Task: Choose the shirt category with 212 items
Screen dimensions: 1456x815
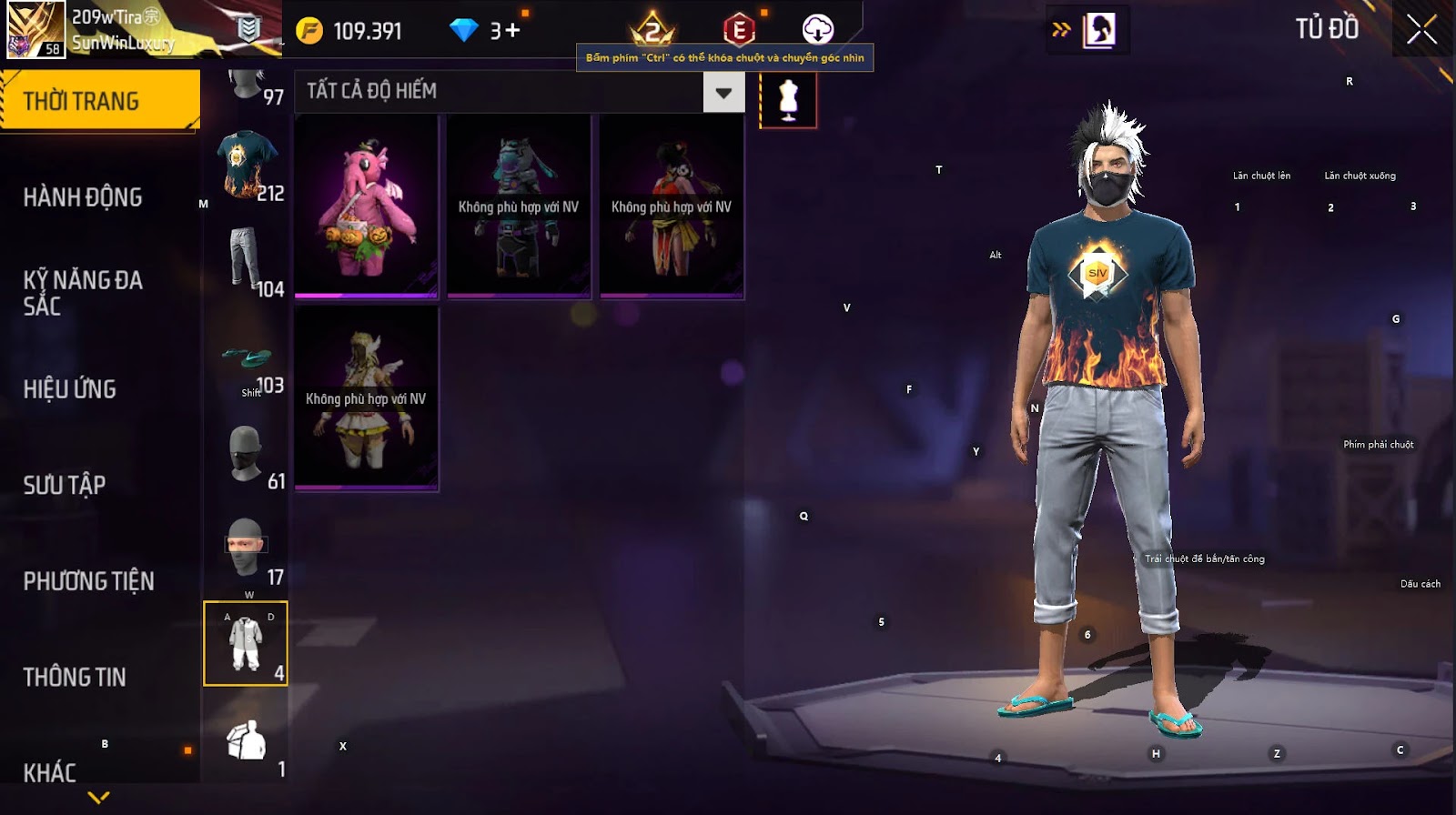Action: click(246, 166)
